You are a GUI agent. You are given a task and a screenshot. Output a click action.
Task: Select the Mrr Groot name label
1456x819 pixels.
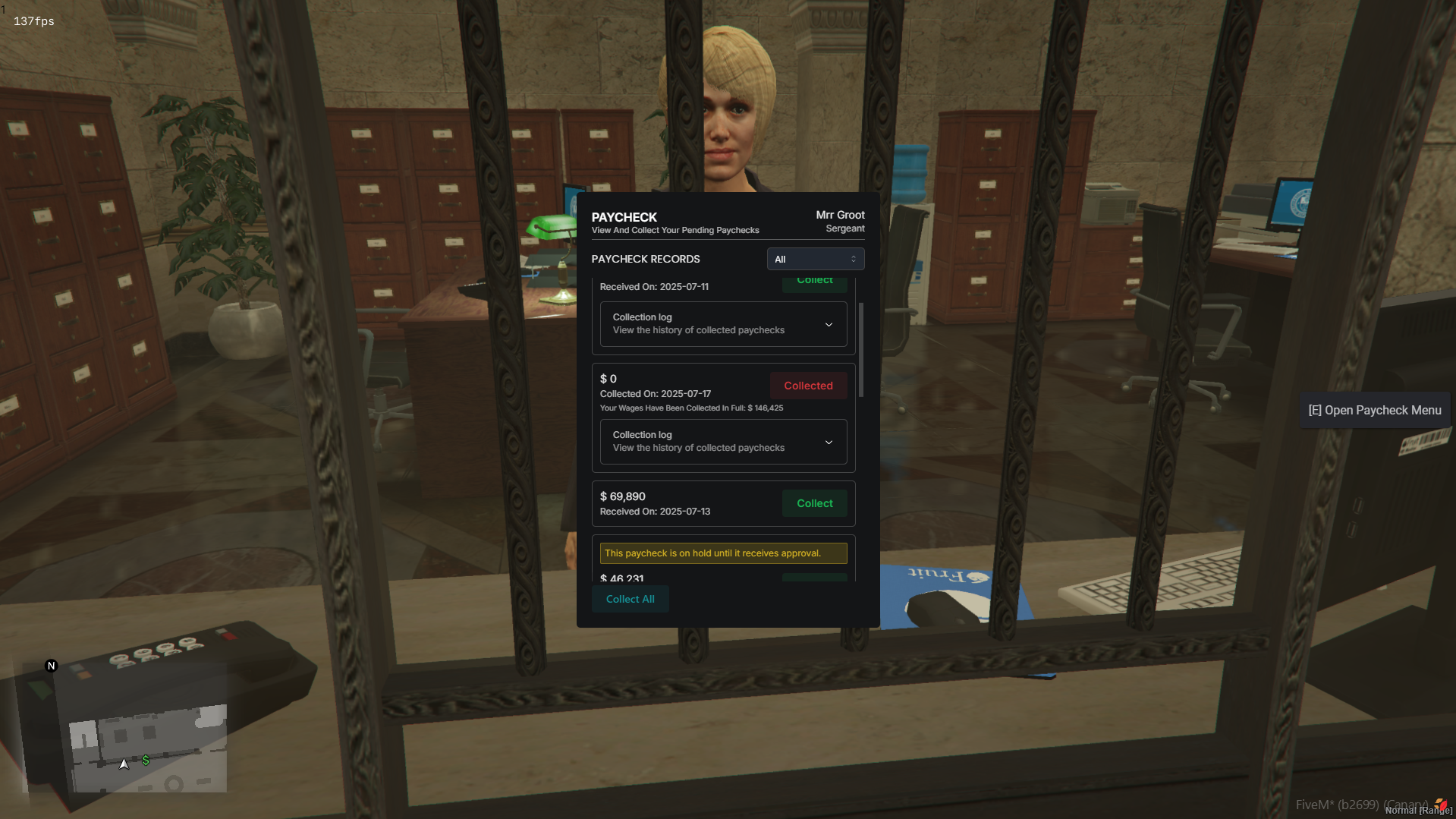[x=840, y=215]
